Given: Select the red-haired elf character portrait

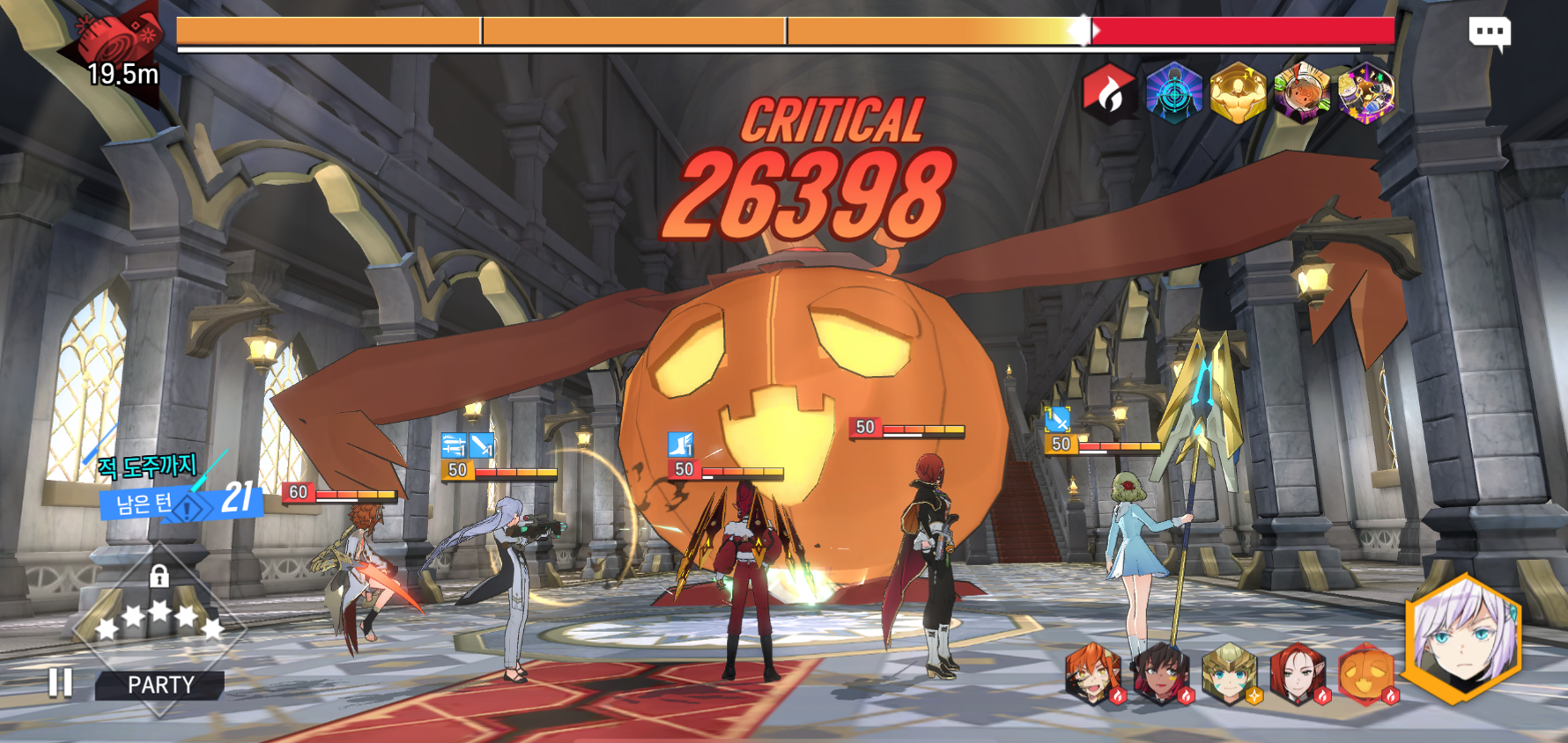Looking at the screenshot, I should click(x=1298, y=675).
